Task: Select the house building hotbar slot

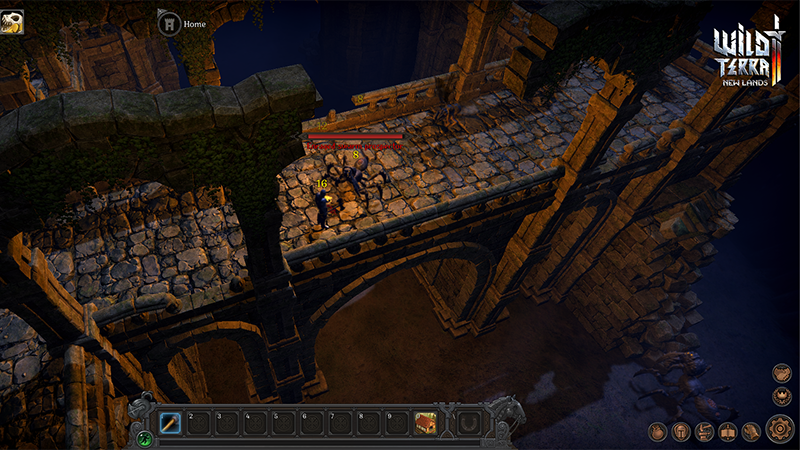Action: click(x=426, y=423)
